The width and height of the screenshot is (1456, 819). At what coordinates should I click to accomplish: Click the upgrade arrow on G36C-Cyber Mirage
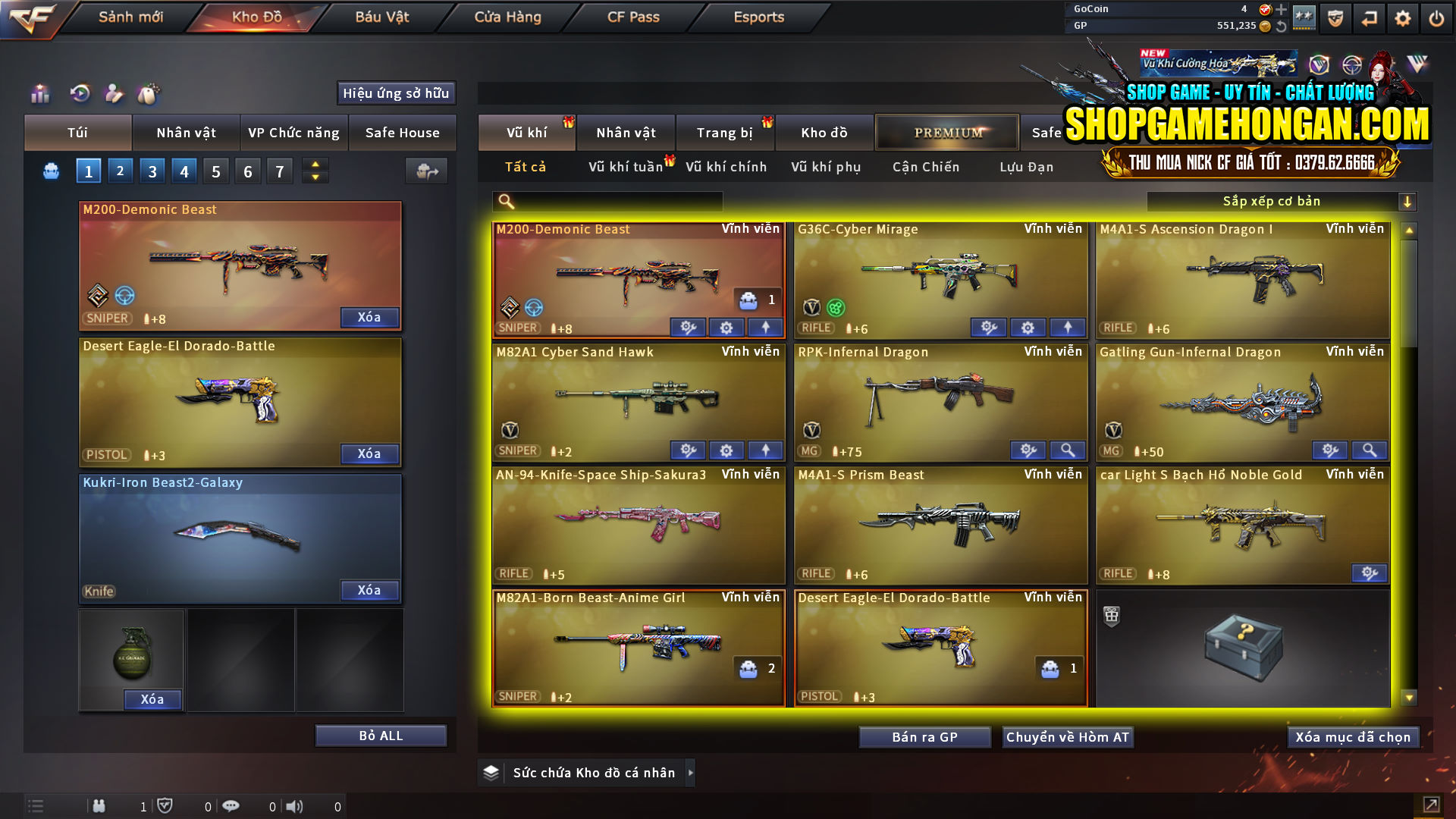coord(1065,327)
